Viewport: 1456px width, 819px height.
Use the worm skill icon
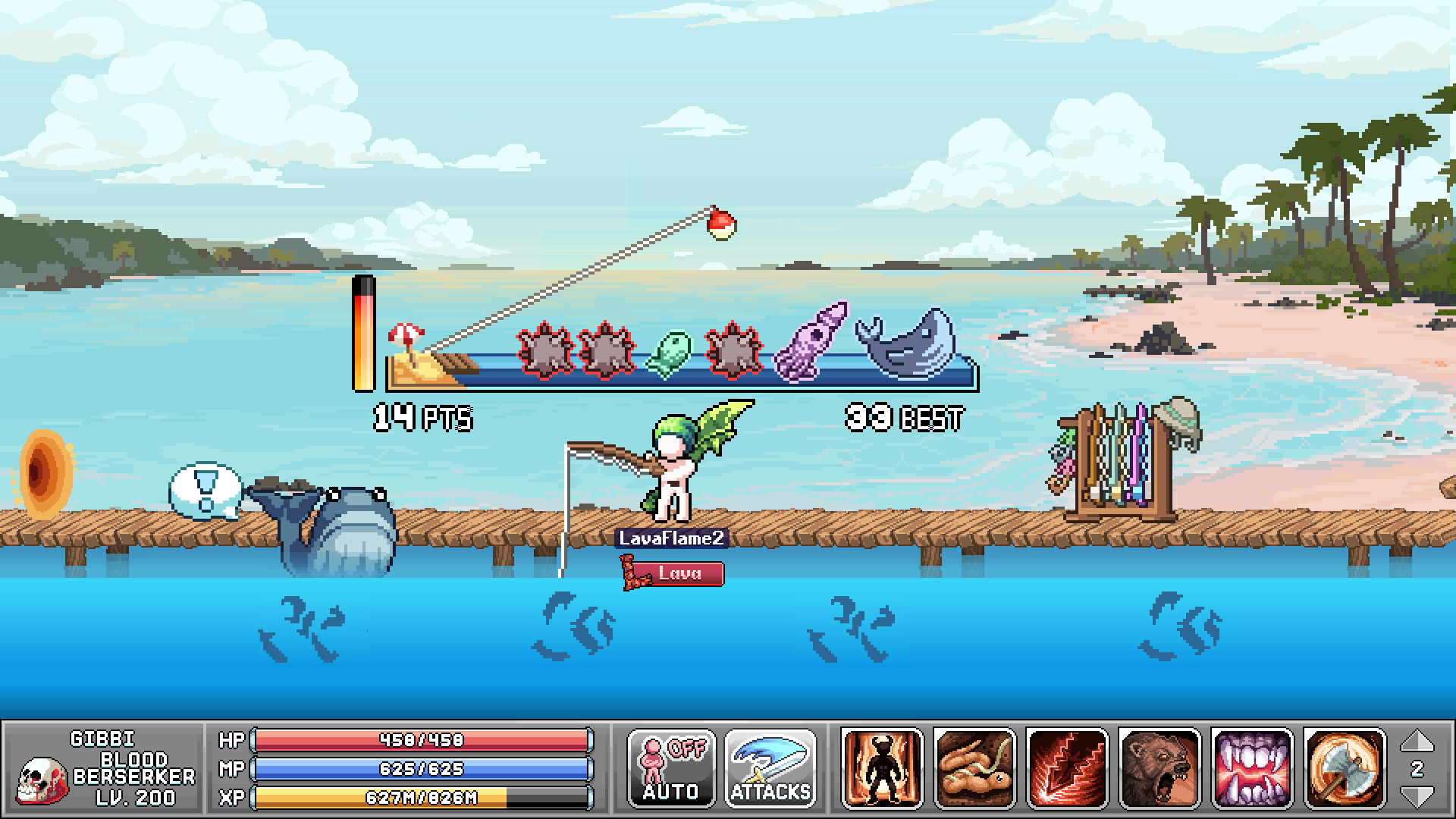(974, 769)
